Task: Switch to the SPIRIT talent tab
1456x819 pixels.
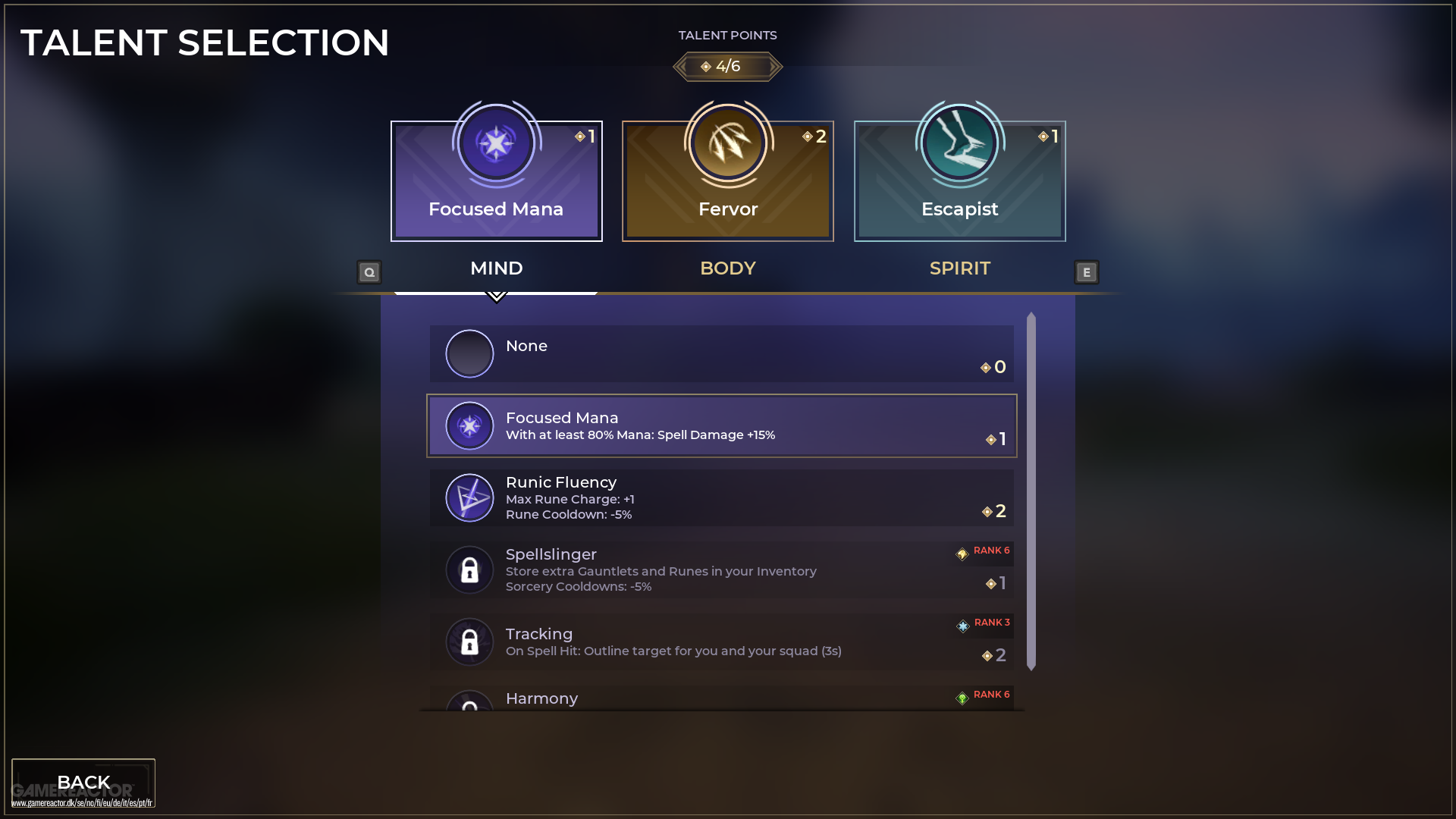Action: [x=959, y=268]
